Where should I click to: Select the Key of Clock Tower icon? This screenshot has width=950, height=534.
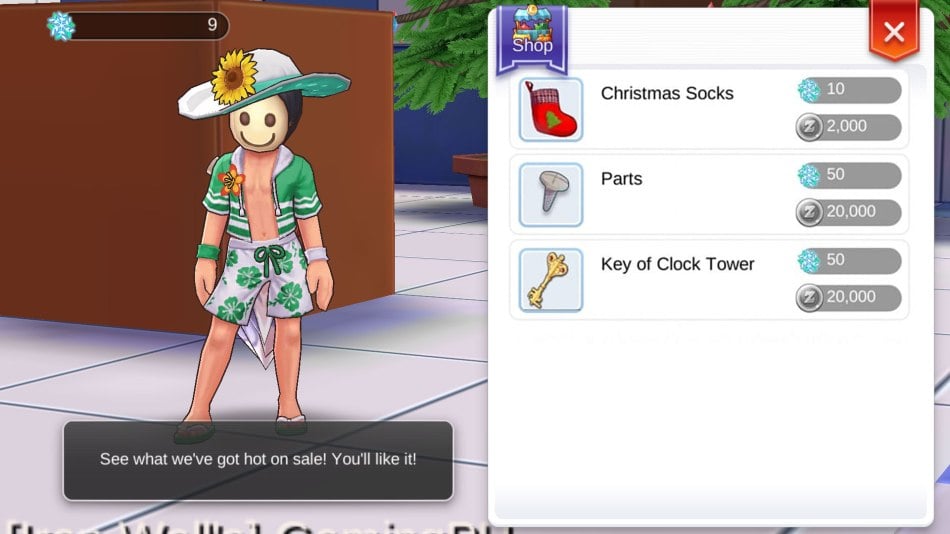[x=551, y=280]
